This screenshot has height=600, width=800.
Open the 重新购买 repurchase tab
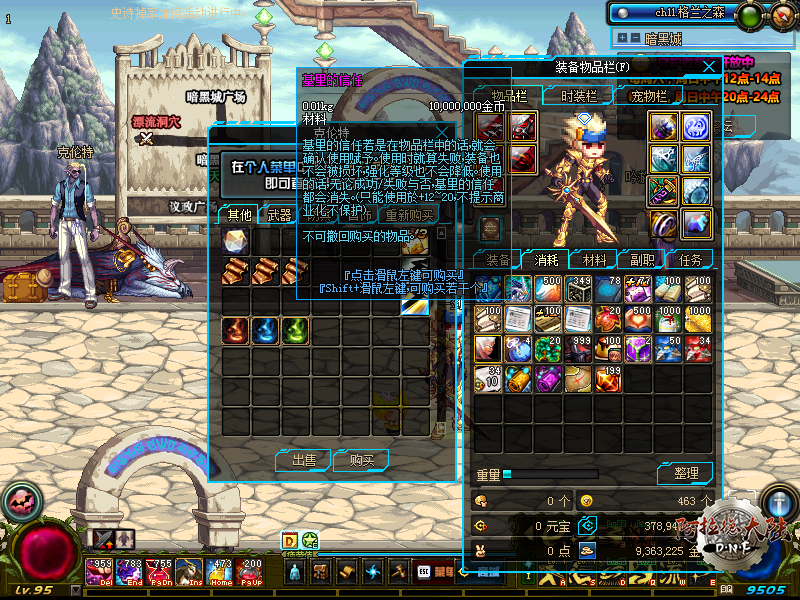(x=410, y=214)
